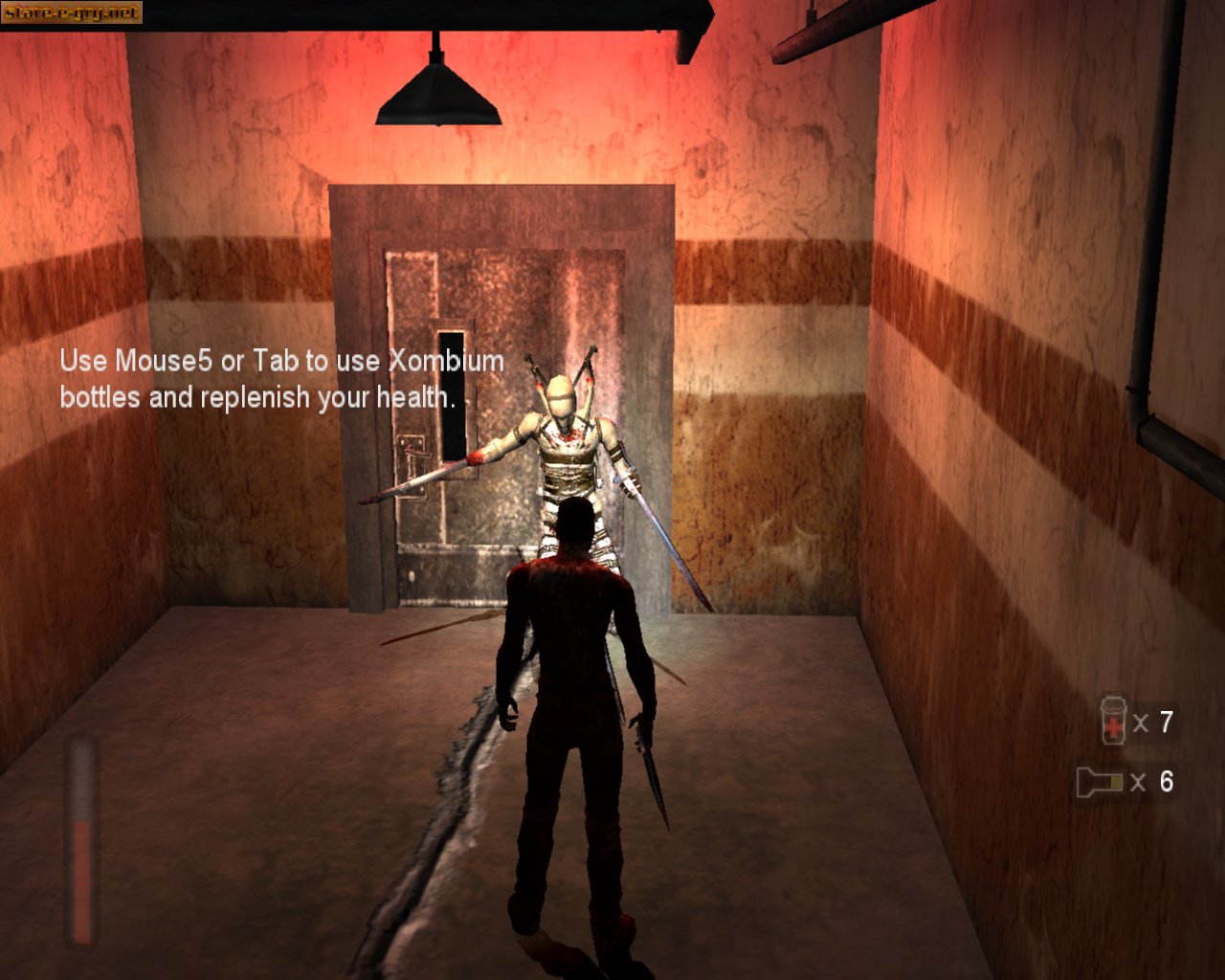
Task: Select the Xombium health bottle icon
Action: point(1112,721)
